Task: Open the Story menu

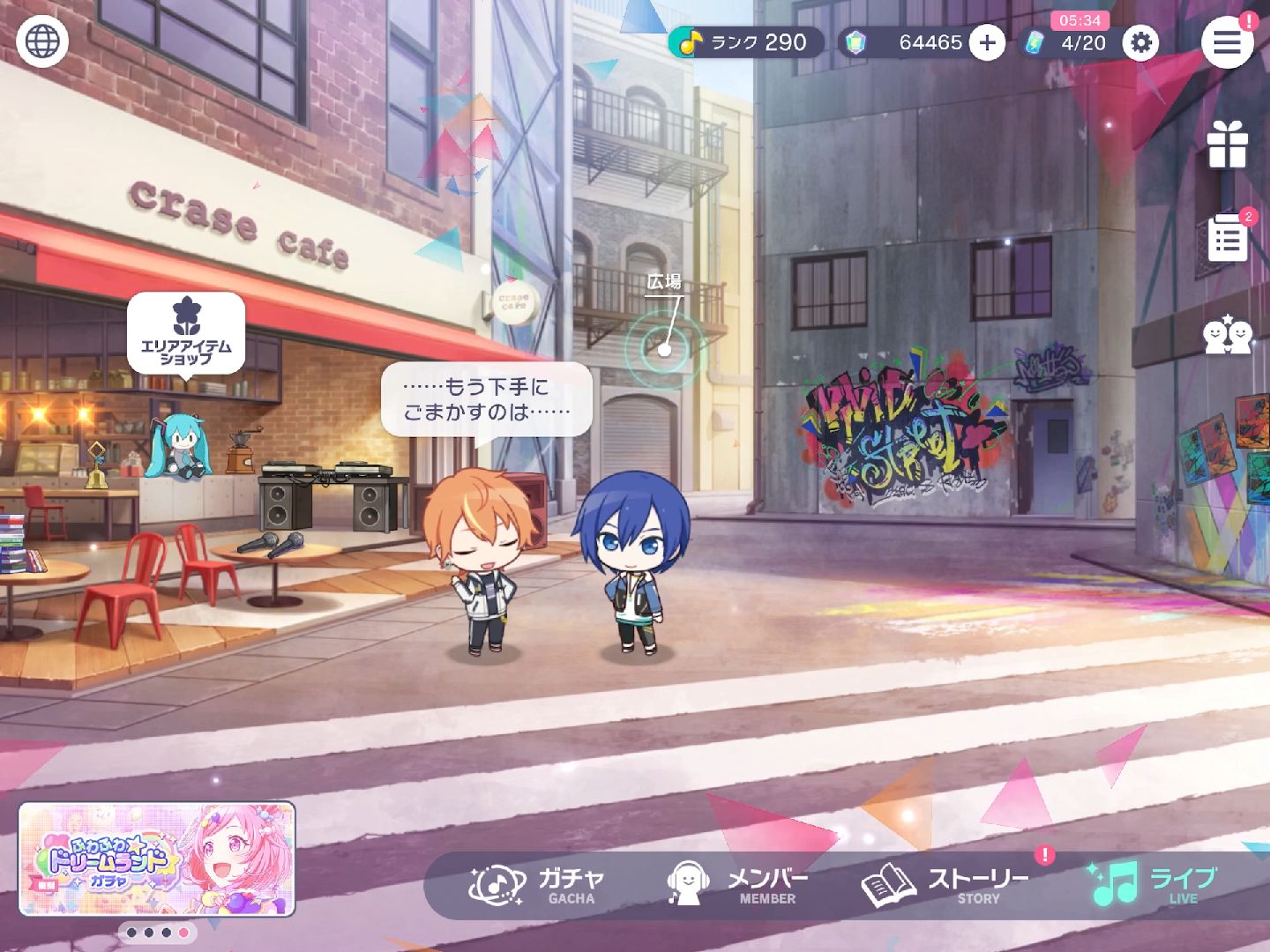Action: [945, 884]
